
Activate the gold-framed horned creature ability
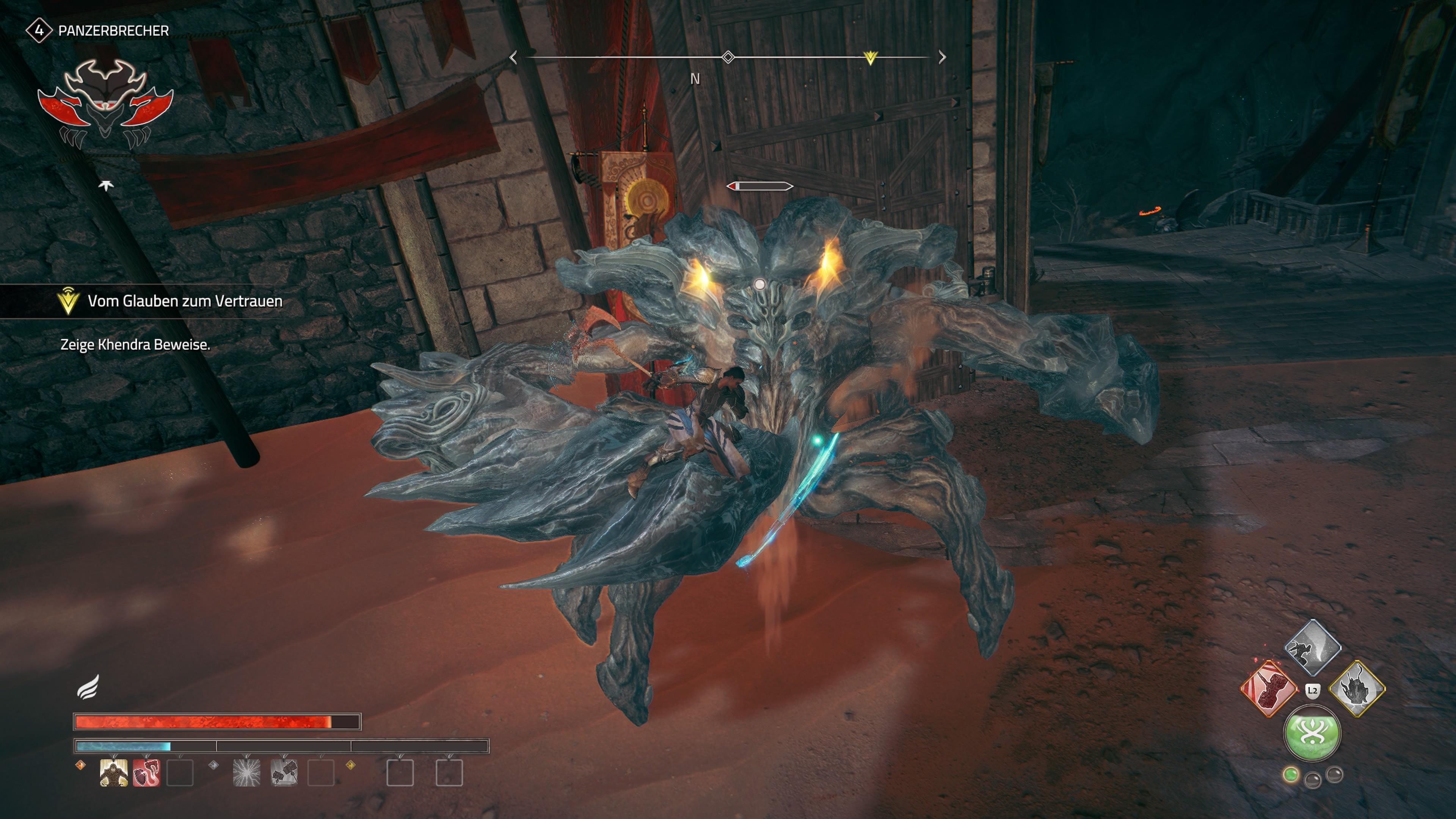click(x=1357, y=689)
